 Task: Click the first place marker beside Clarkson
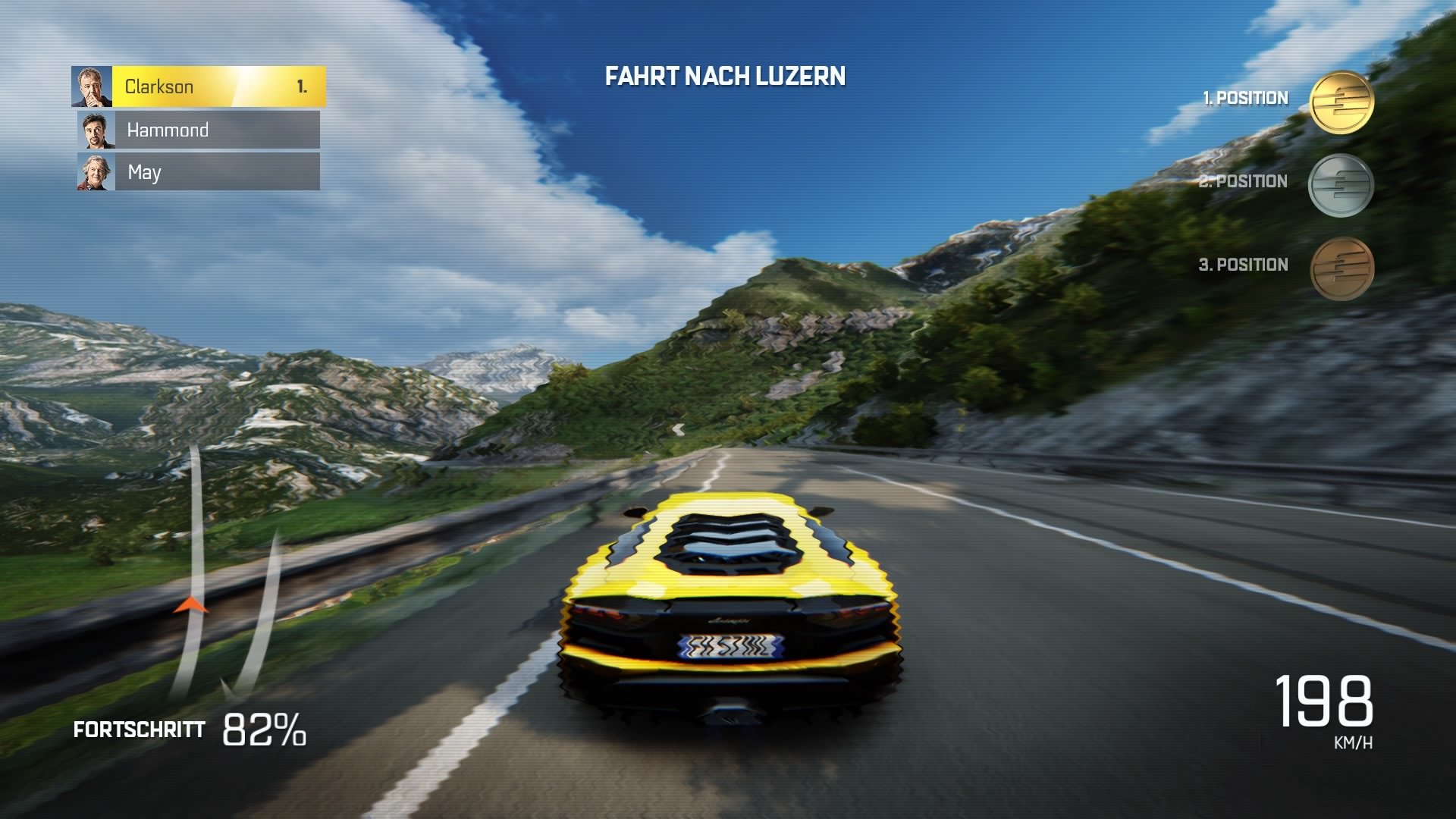(303, 86)
